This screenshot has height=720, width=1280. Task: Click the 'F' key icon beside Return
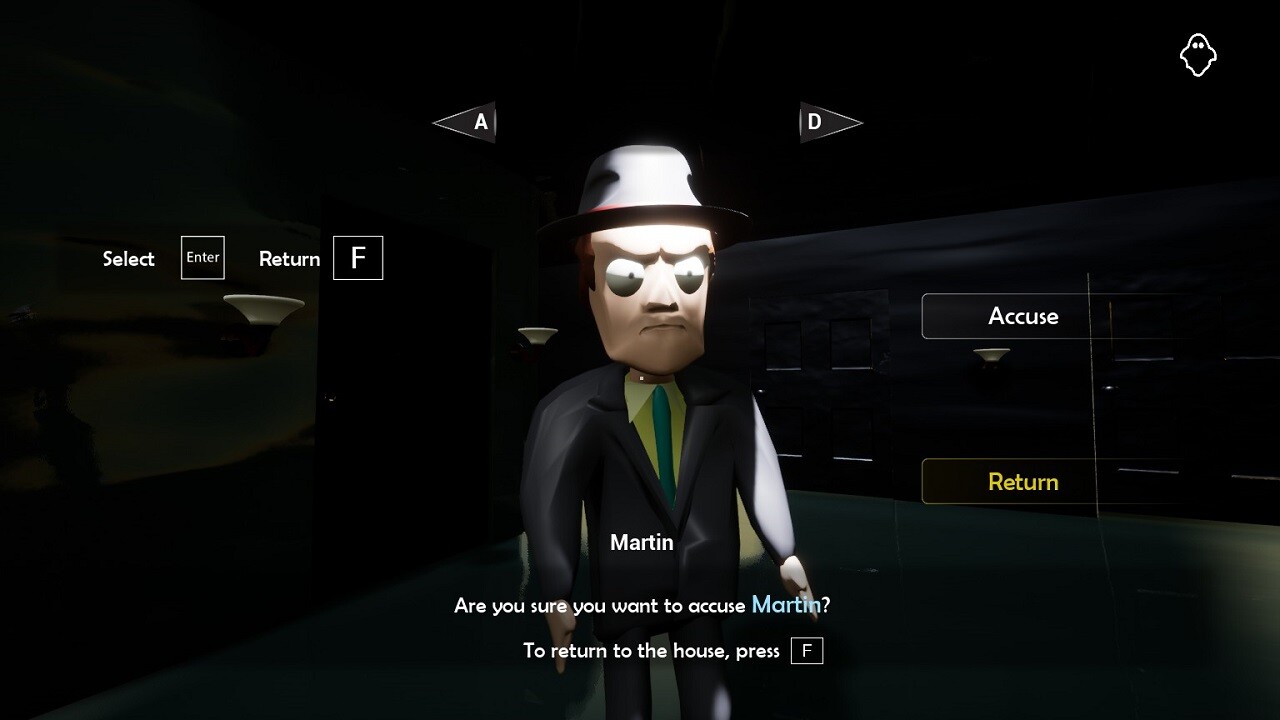(358, 257)
